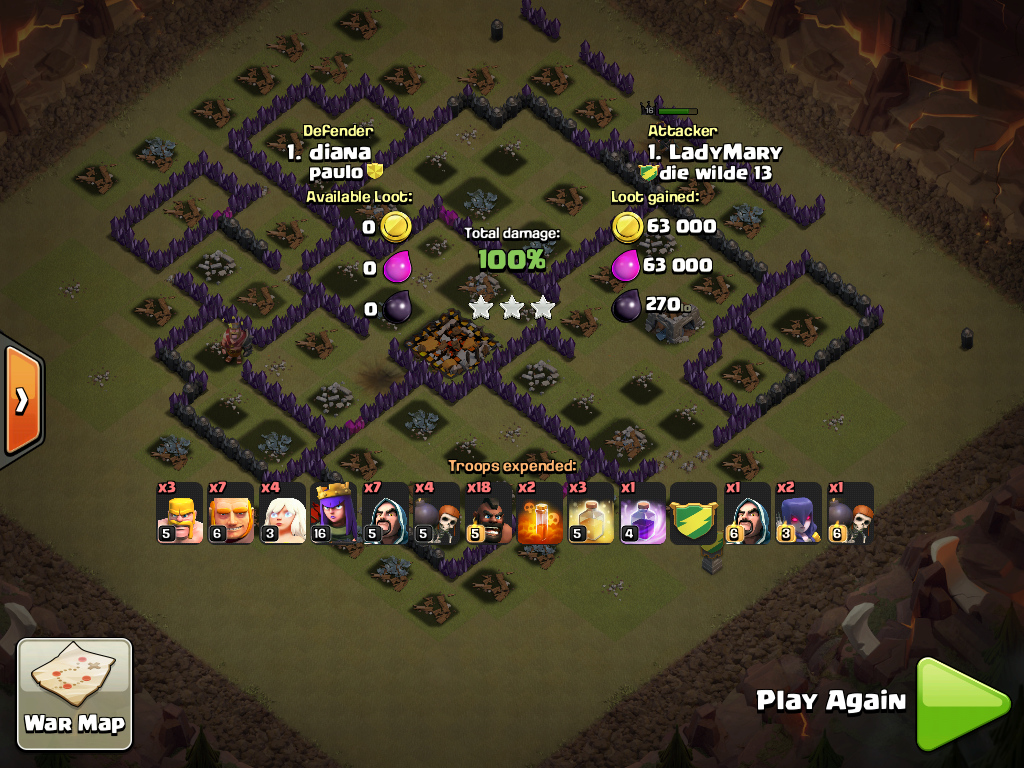Image resolution: width=1024 pixels, height=768 pixels.
Task: Click the purple spell flask x1 icon
Action: pyautogui.click(x=643, y=514)
